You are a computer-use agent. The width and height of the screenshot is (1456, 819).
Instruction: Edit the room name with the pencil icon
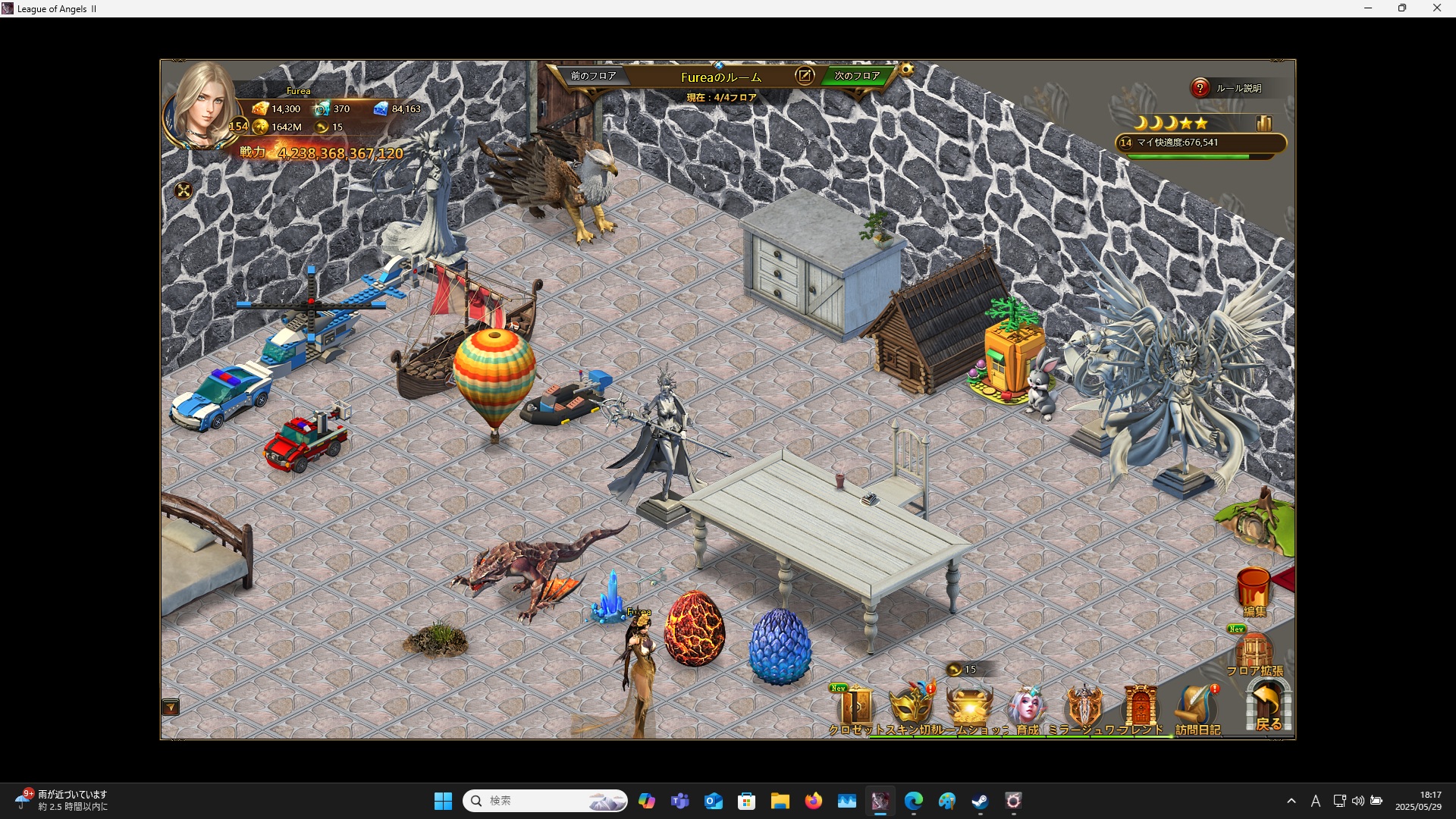click(x=805, y=75)
